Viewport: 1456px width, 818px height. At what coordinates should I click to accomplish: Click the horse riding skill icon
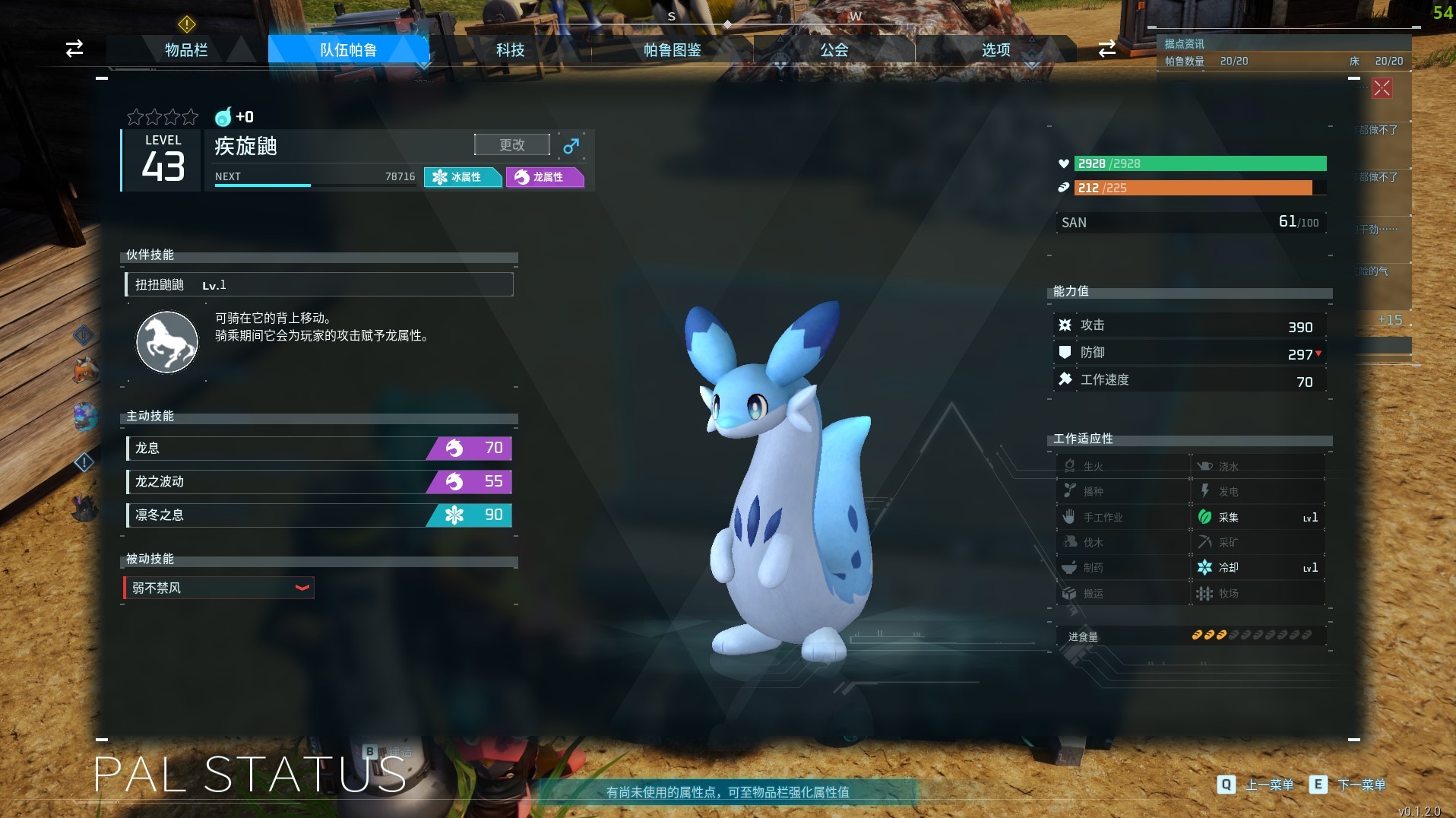click(x=166, y=341)
